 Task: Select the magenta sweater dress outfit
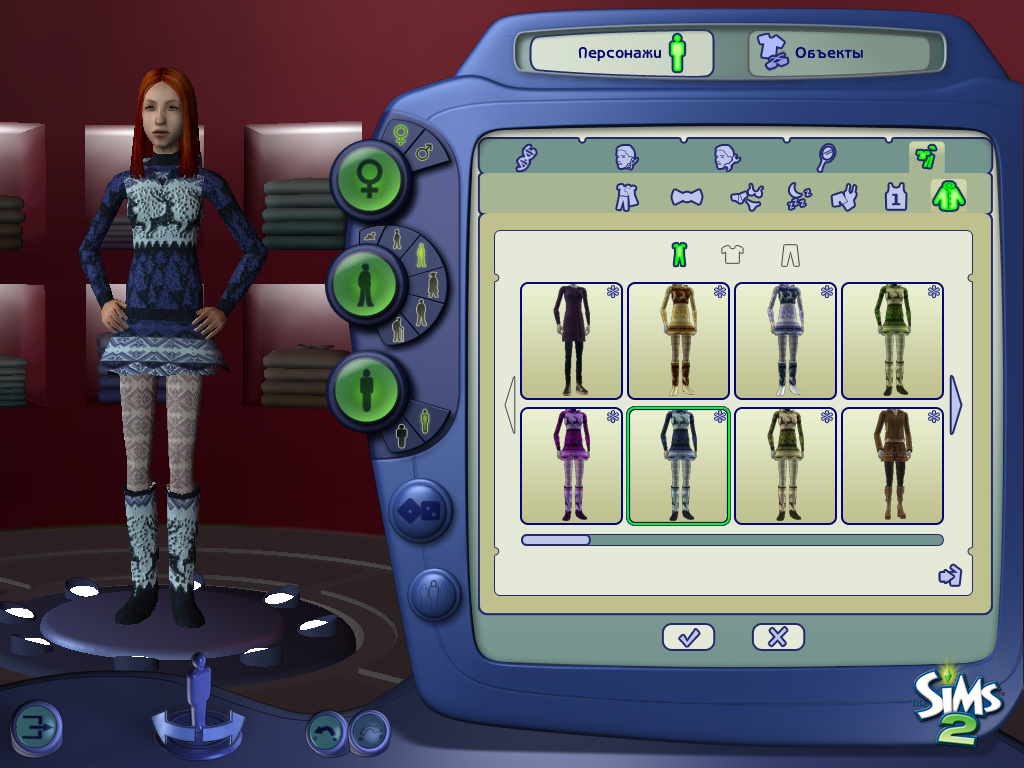[x=572, y=465]
